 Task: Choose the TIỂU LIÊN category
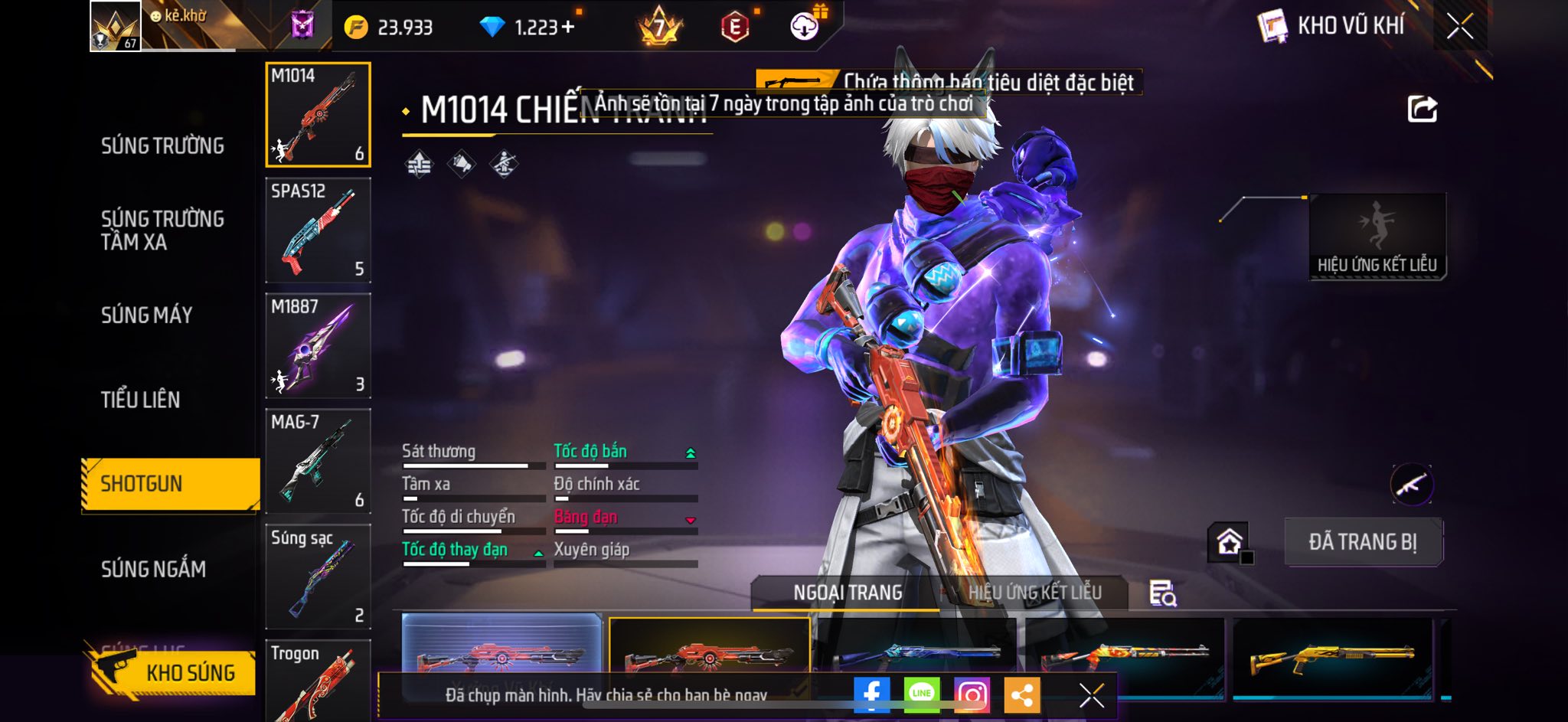141,399
